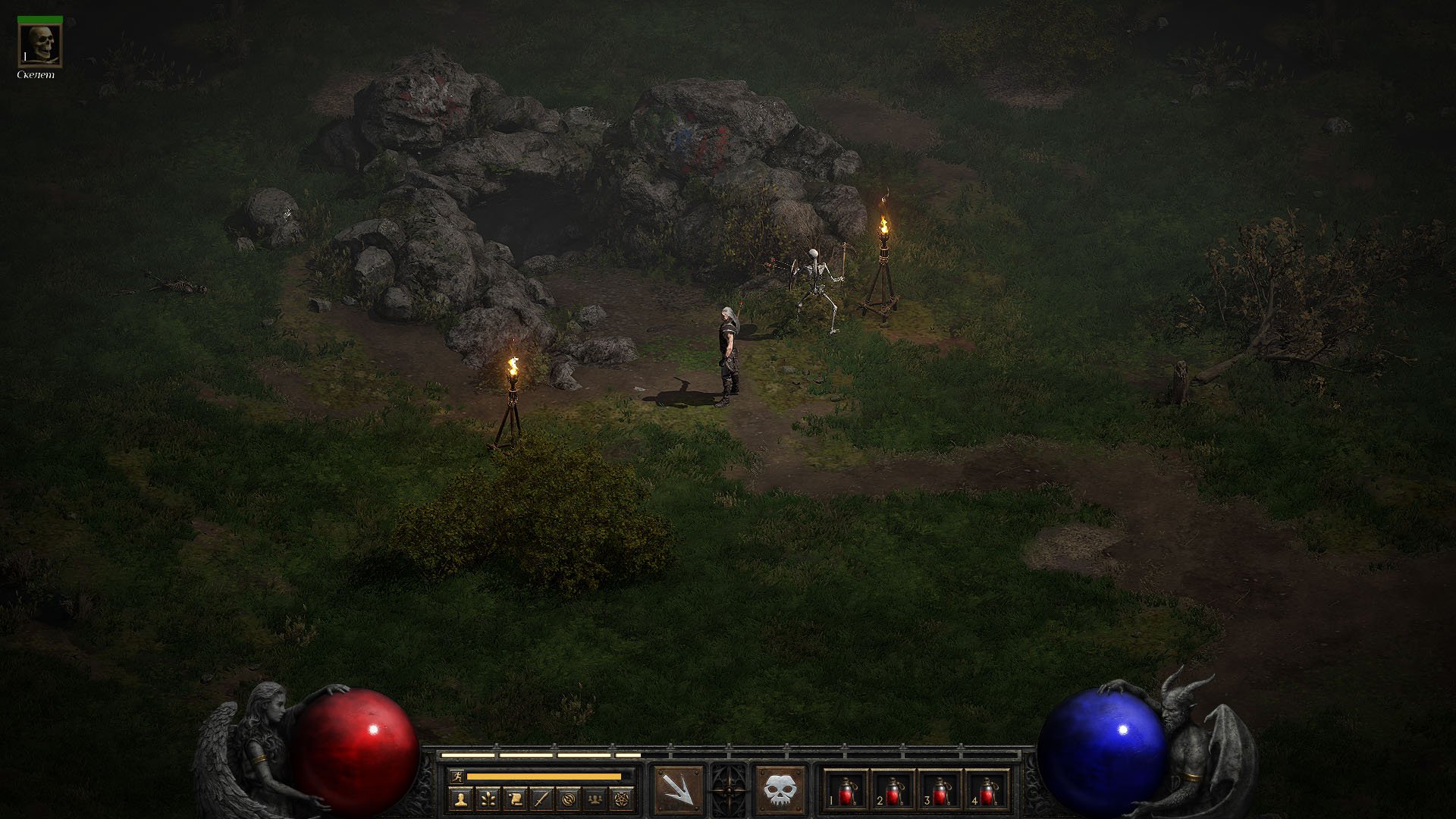Use the healing potion in belt slot 1
This screenshot has height=819, width=1456.
[846, 791]
